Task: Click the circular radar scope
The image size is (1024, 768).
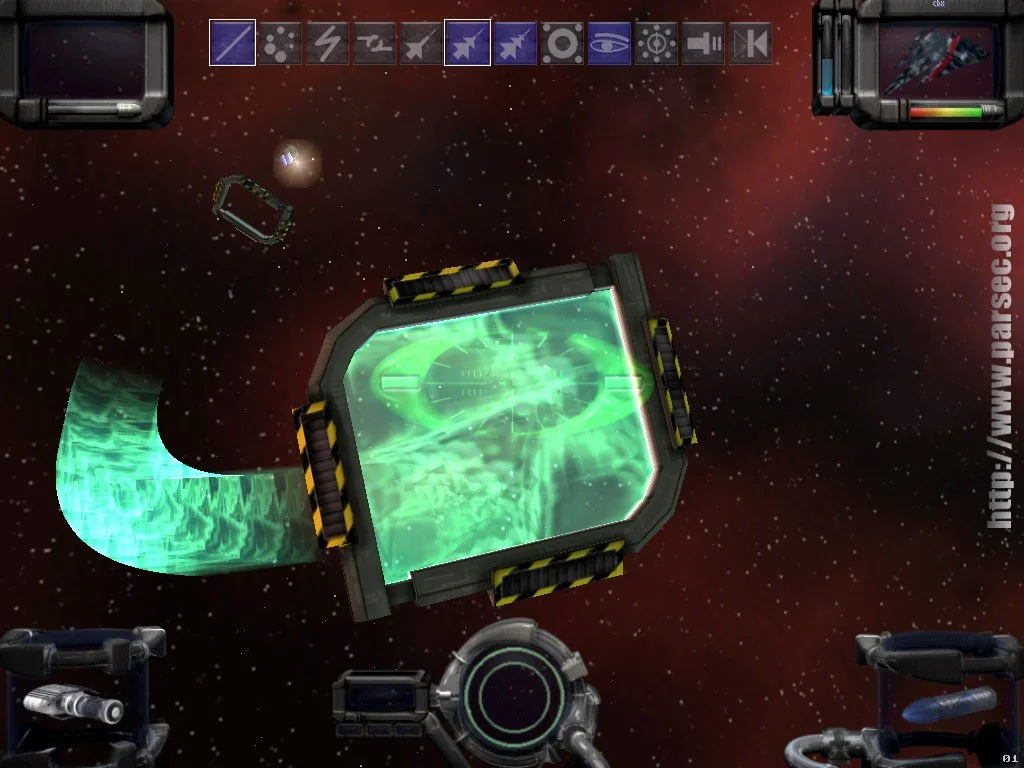Action: (511, 692)
